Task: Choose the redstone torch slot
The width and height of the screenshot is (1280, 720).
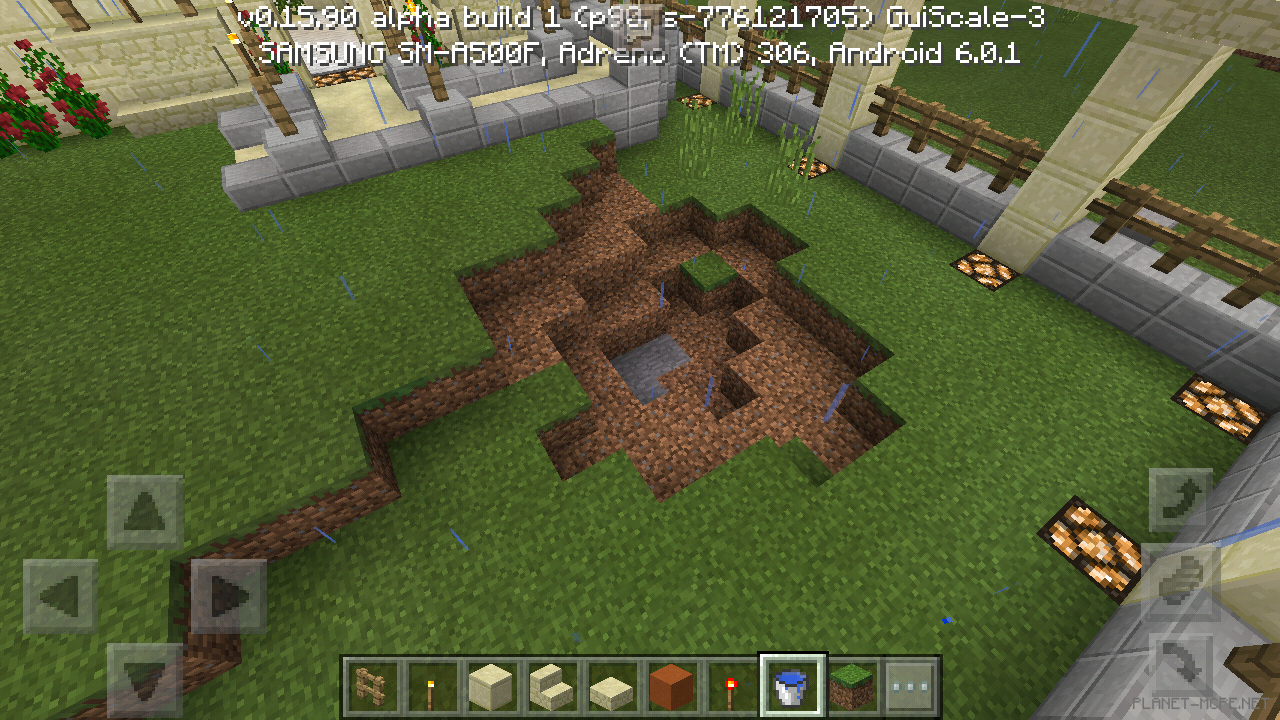Action: 731,687
